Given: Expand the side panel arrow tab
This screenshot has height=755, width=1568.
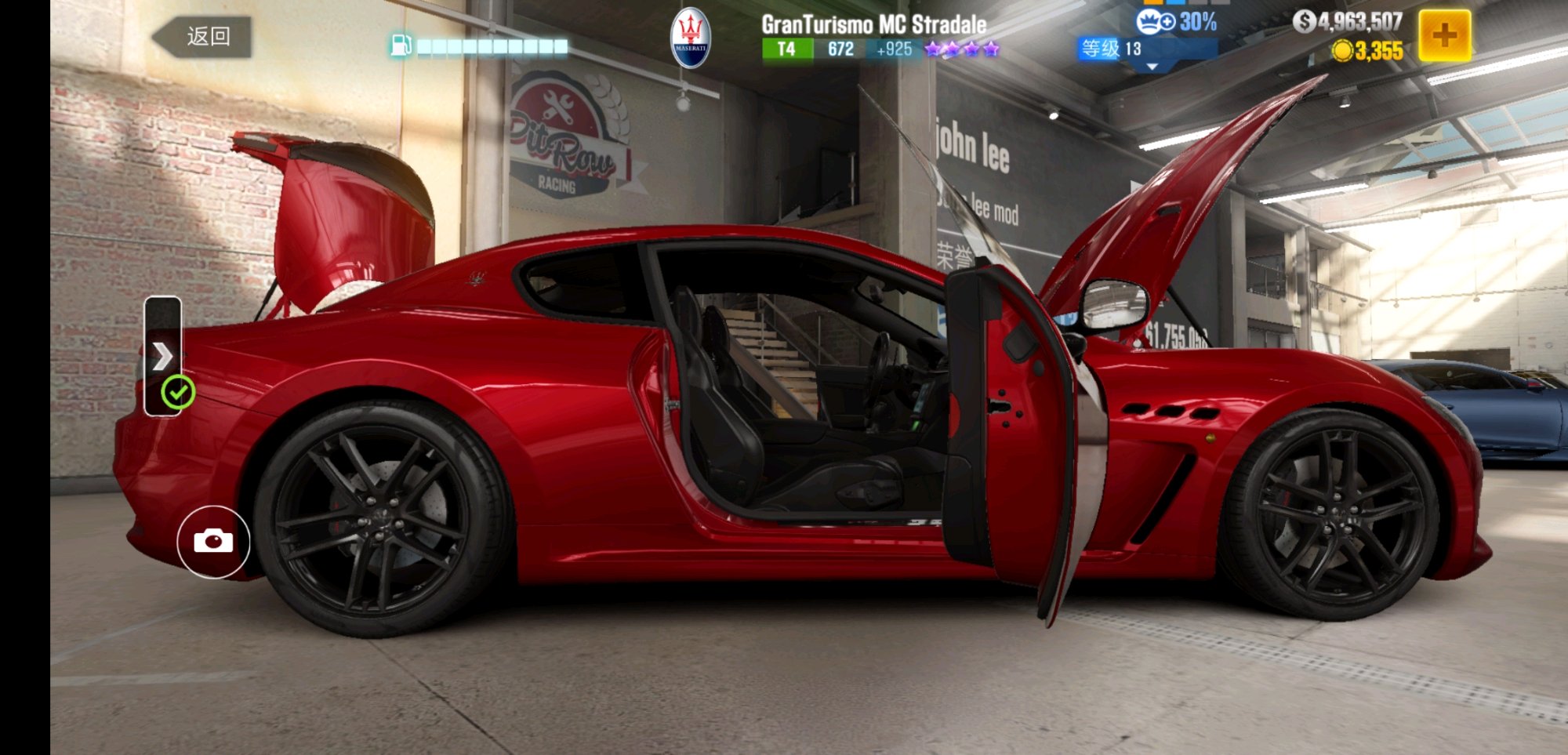Looking at the screenshot, I should pos(162,356).
